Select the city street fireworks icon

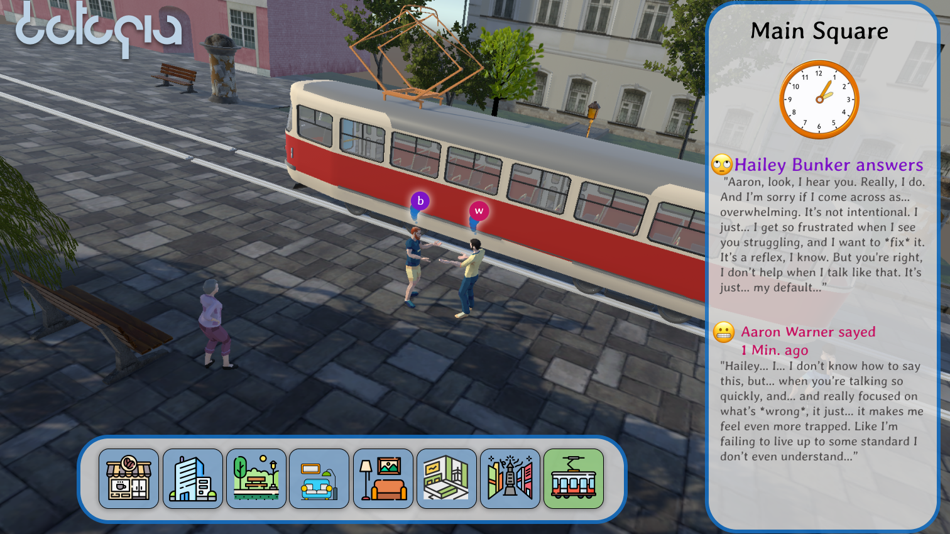pyautogui.click(x=510, y=478)
